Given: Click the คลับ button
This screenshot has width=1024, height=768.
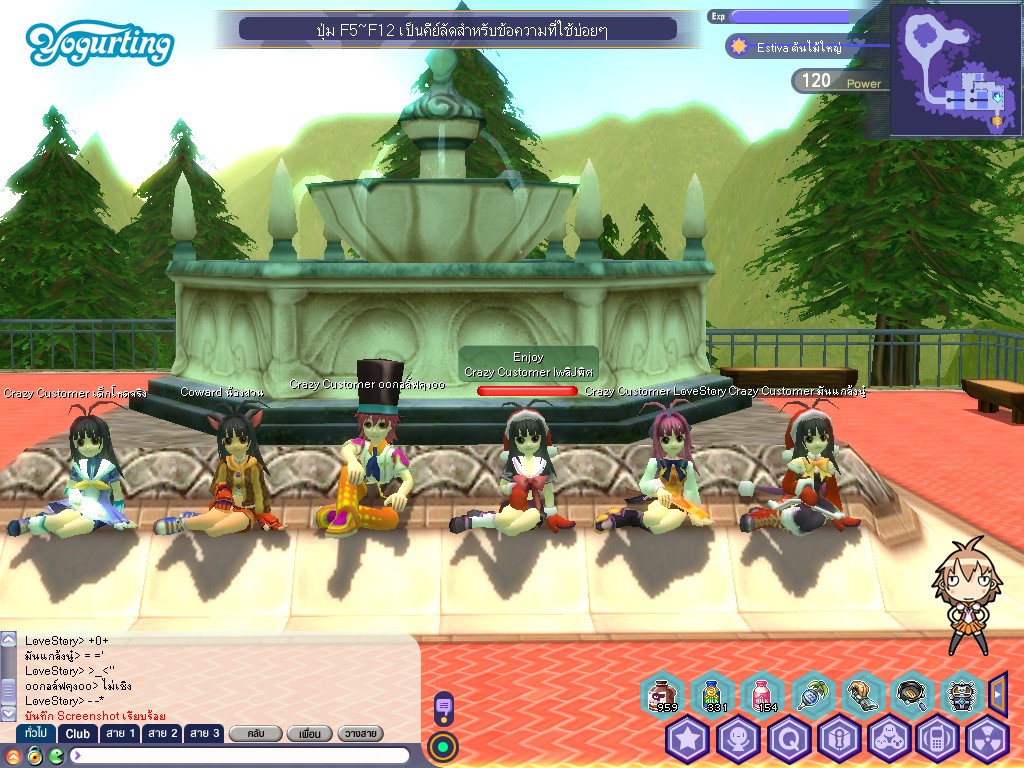Looking at the screenshot, I should pyautogui.click(x=253, y=734).
